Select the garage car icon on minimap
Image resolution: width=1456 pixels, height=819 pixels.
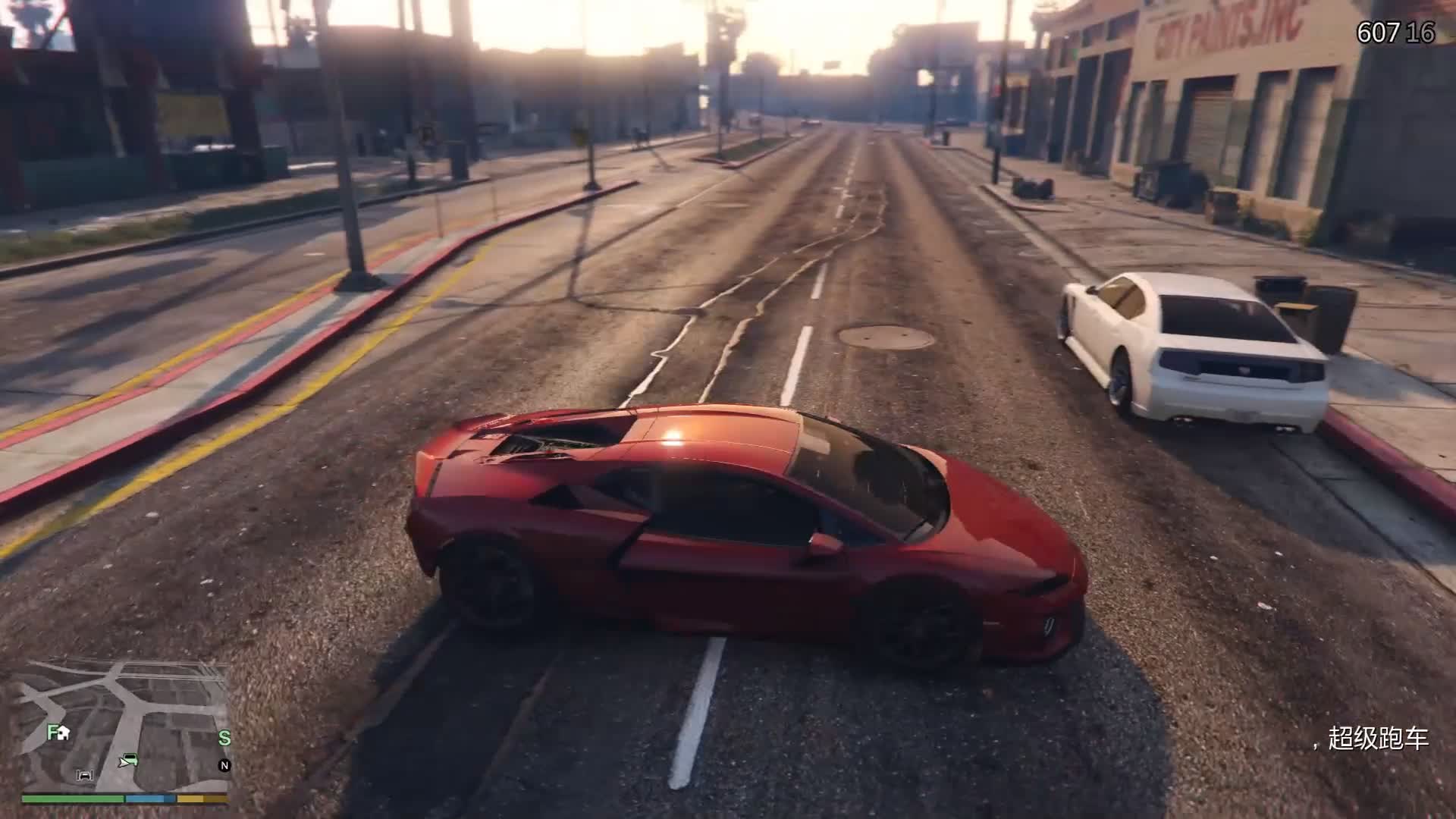click(85, 774)
